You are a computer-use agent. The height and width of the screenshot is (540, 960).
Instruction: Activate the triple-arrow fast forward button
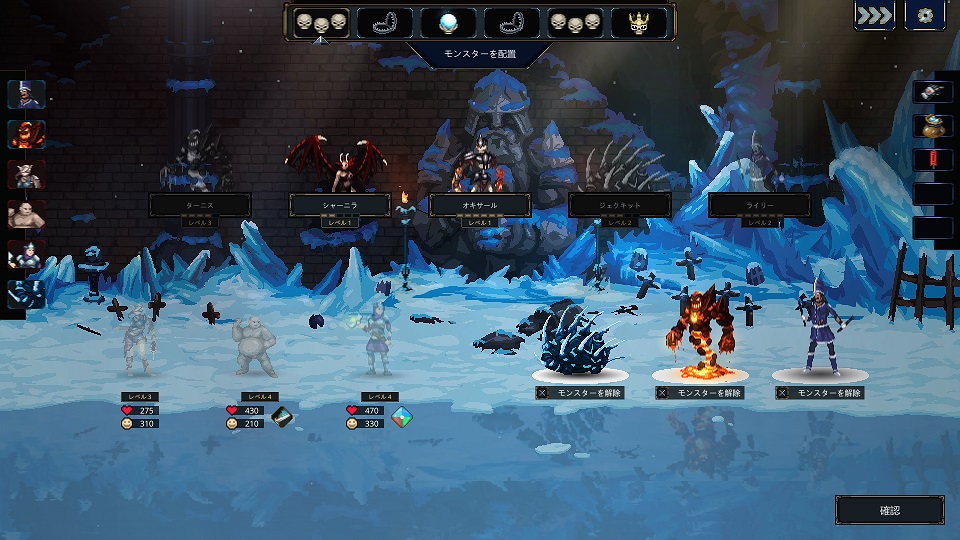pyautogui.click(x=874, y=16)
